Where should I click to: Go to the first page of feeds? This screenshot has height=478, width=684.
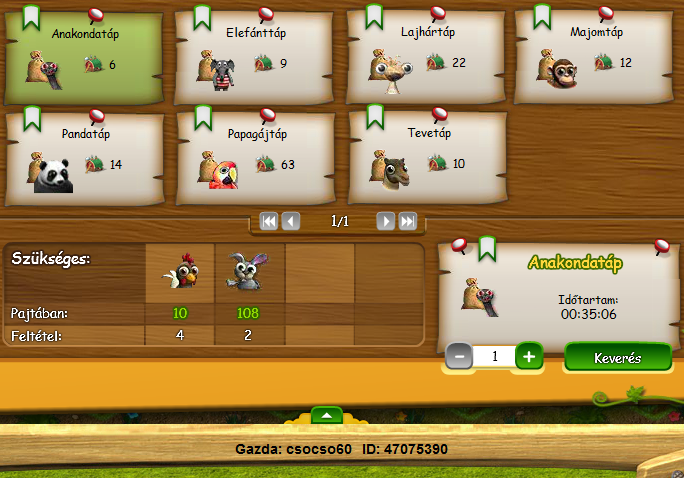tap(268, 221)
